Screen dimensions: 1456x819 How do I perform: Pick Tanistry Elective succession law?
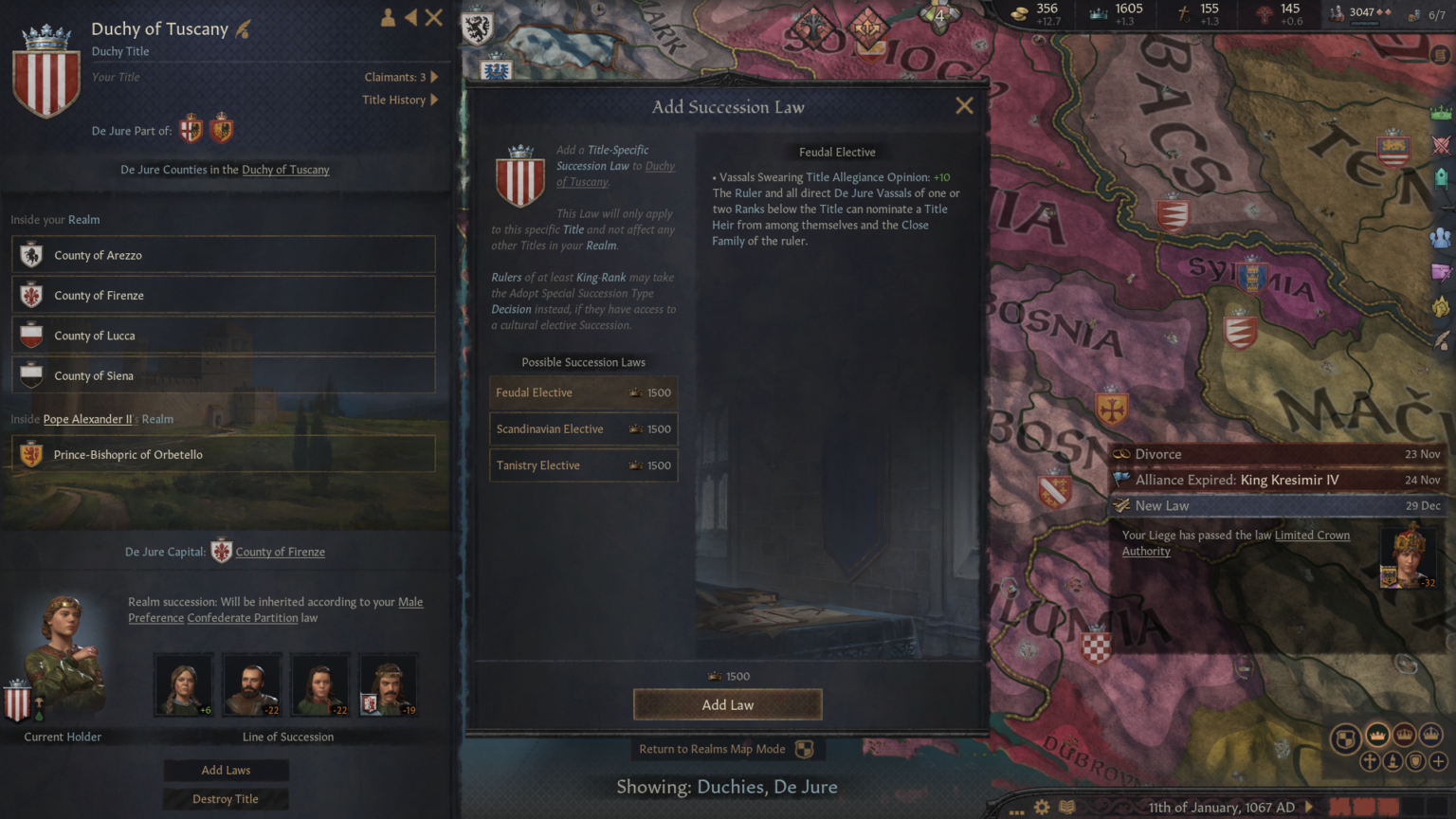point(583,465)
